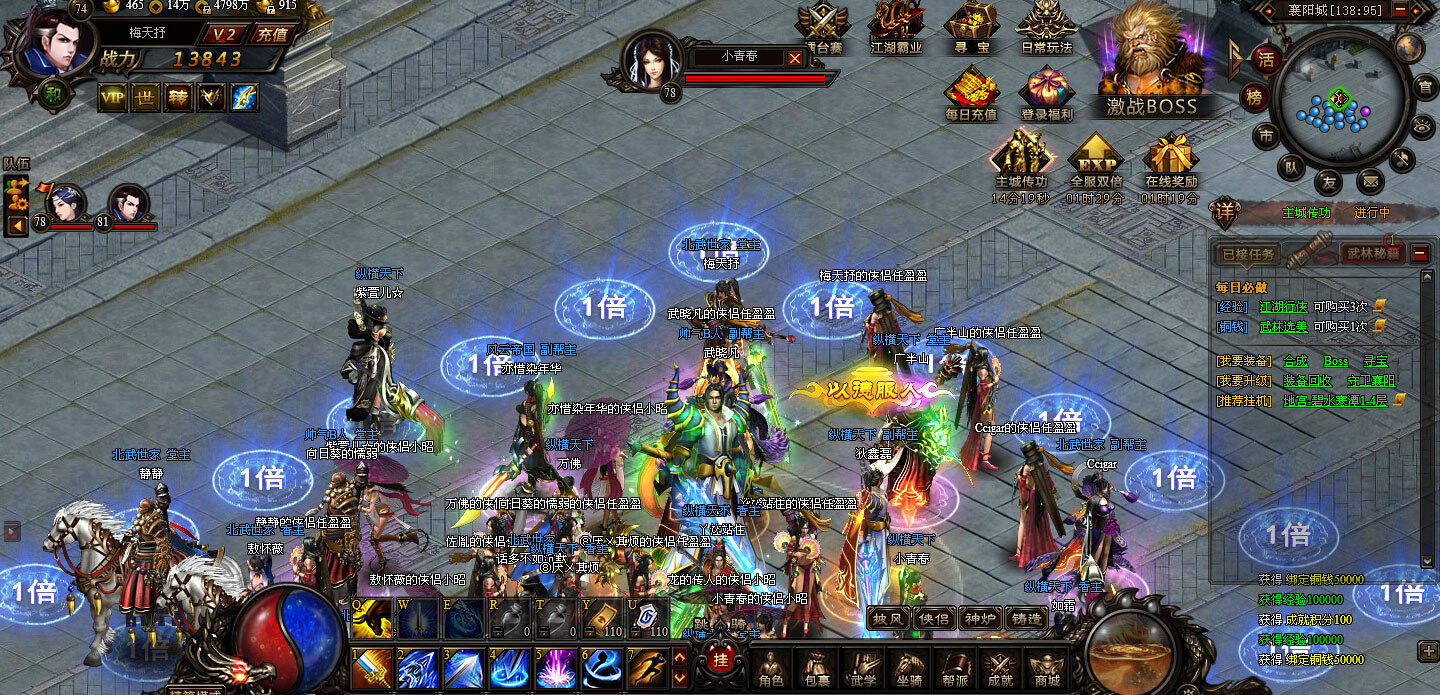The height and width of the screenshot is (695, 1440).
Task: Open the 帮派 guild menu
Action: point(954,667)
